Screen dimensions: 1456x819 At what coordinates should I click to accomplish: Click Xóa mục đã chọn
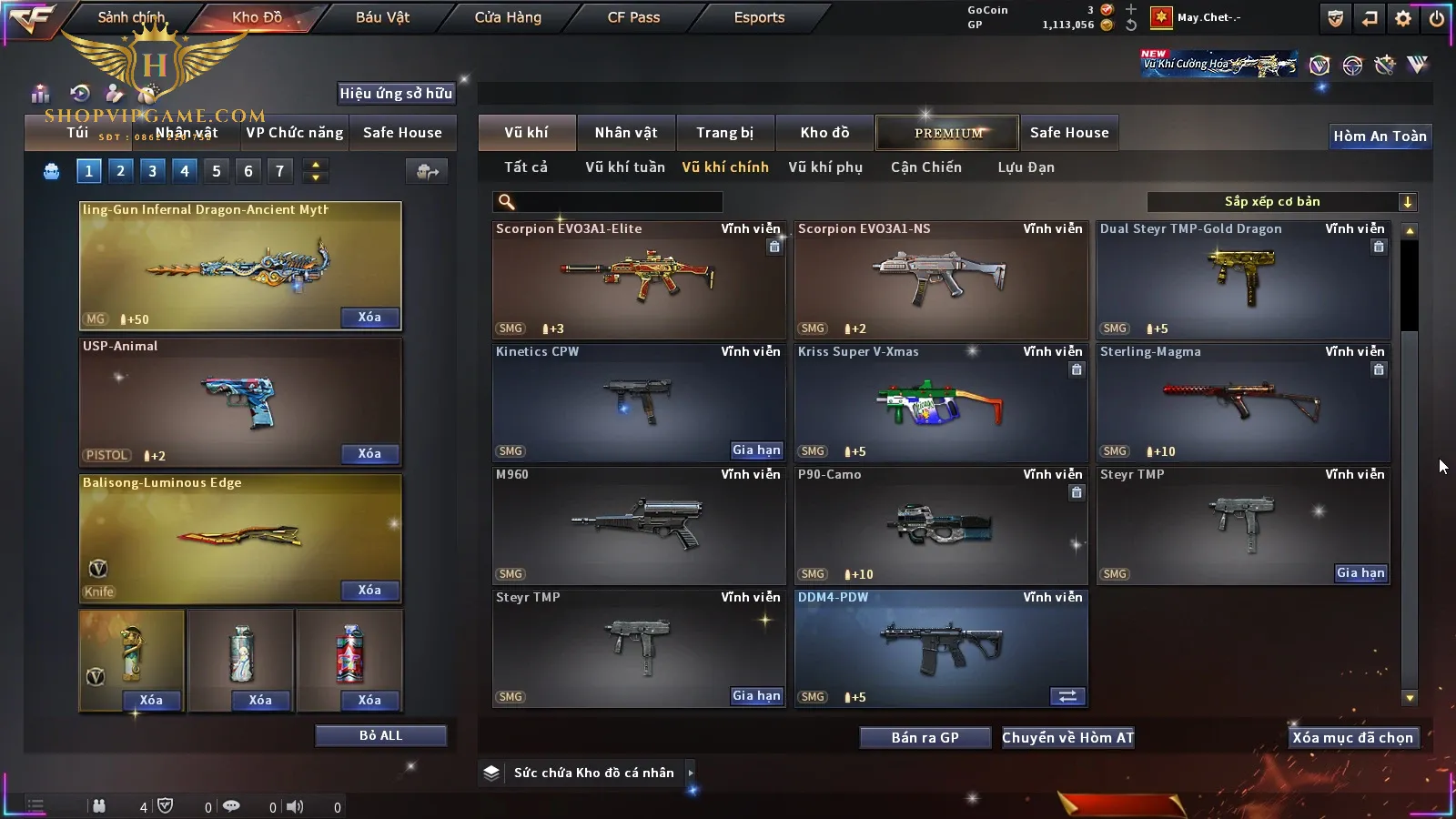(1352, 738)
